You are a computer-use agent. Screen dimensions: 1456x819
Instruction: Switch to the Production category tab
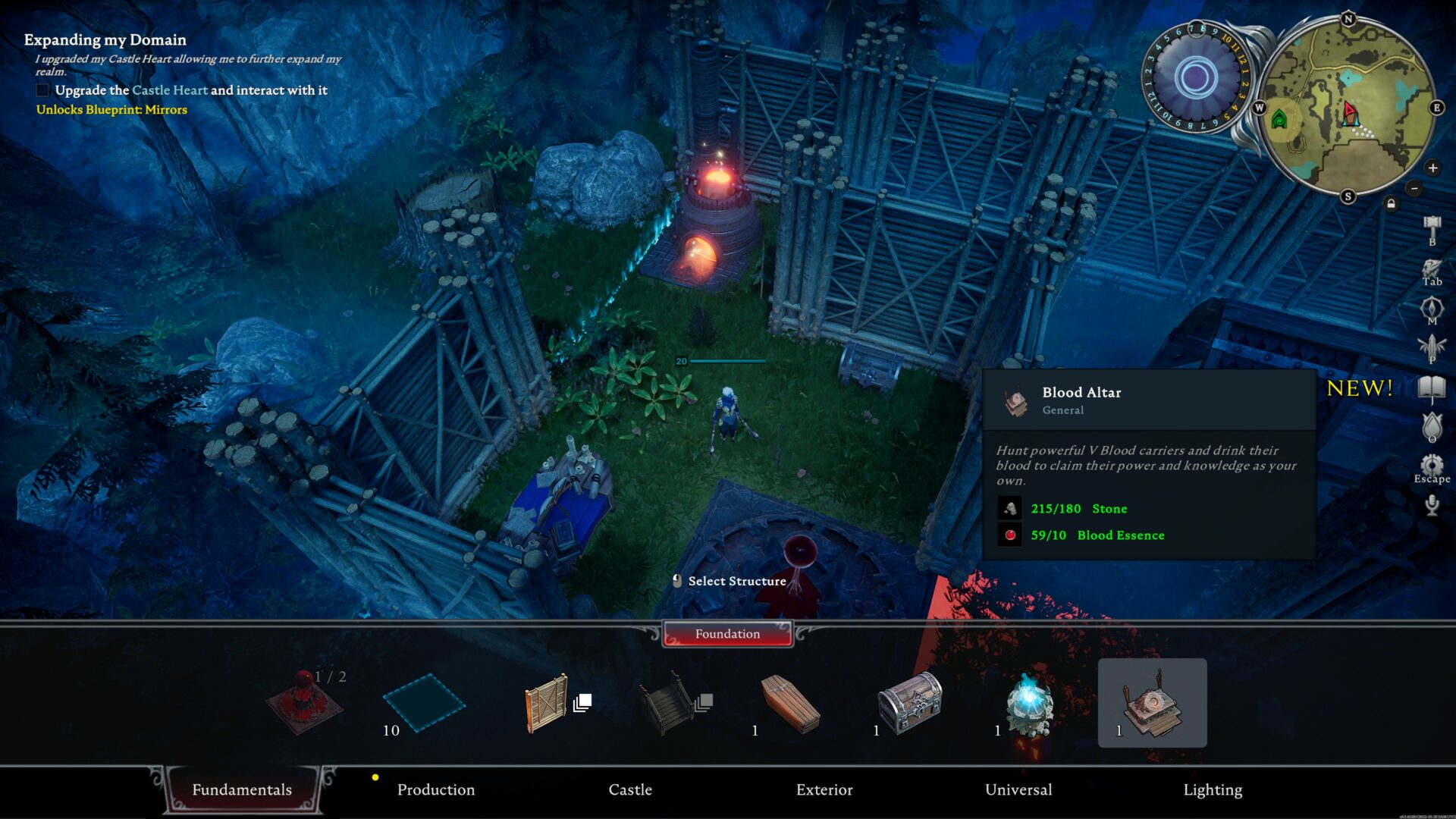pyautogui.click(x=436, y=789)
